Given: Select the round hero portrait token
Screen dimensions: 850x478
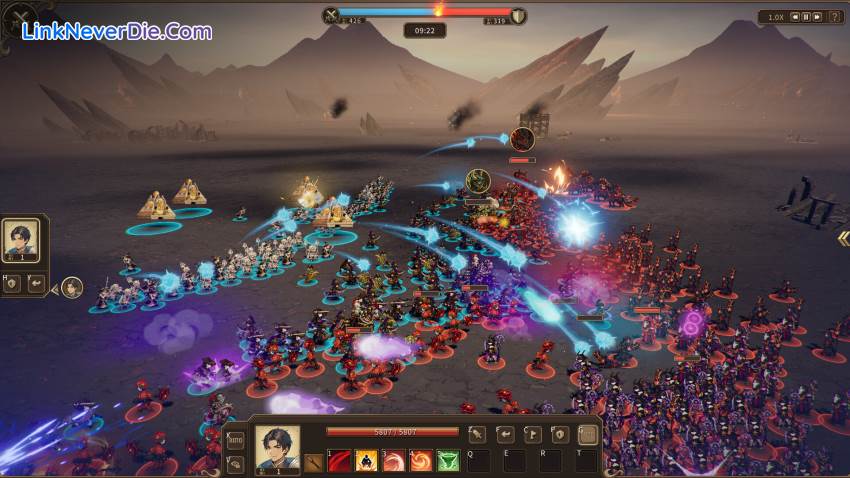Looking at the screenshot, I should pyautogui.click(x=72, y=287).
